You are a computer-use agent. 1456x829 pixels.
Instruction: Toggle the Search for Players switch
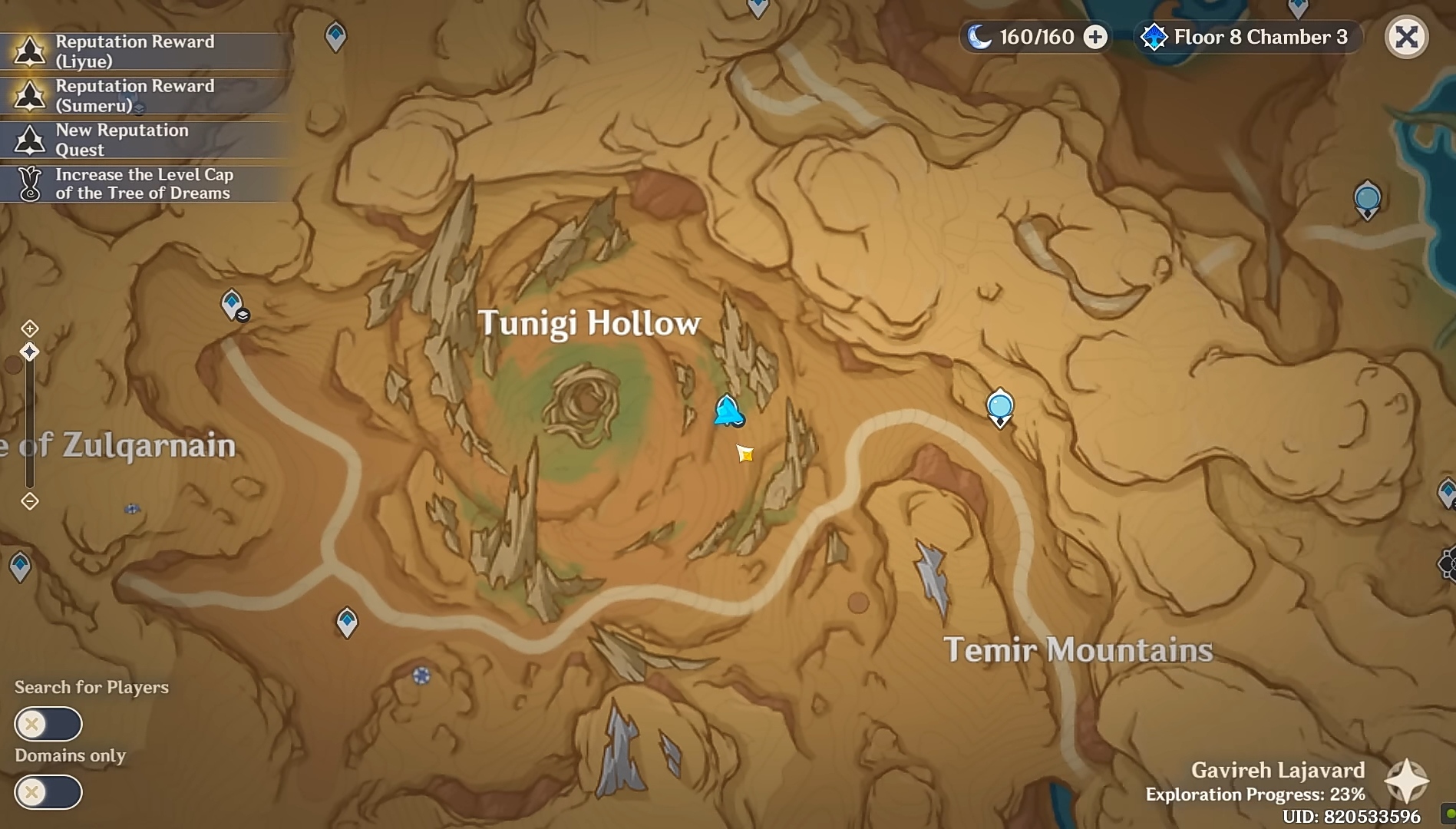pyautogui.click(x=48, y=724)
